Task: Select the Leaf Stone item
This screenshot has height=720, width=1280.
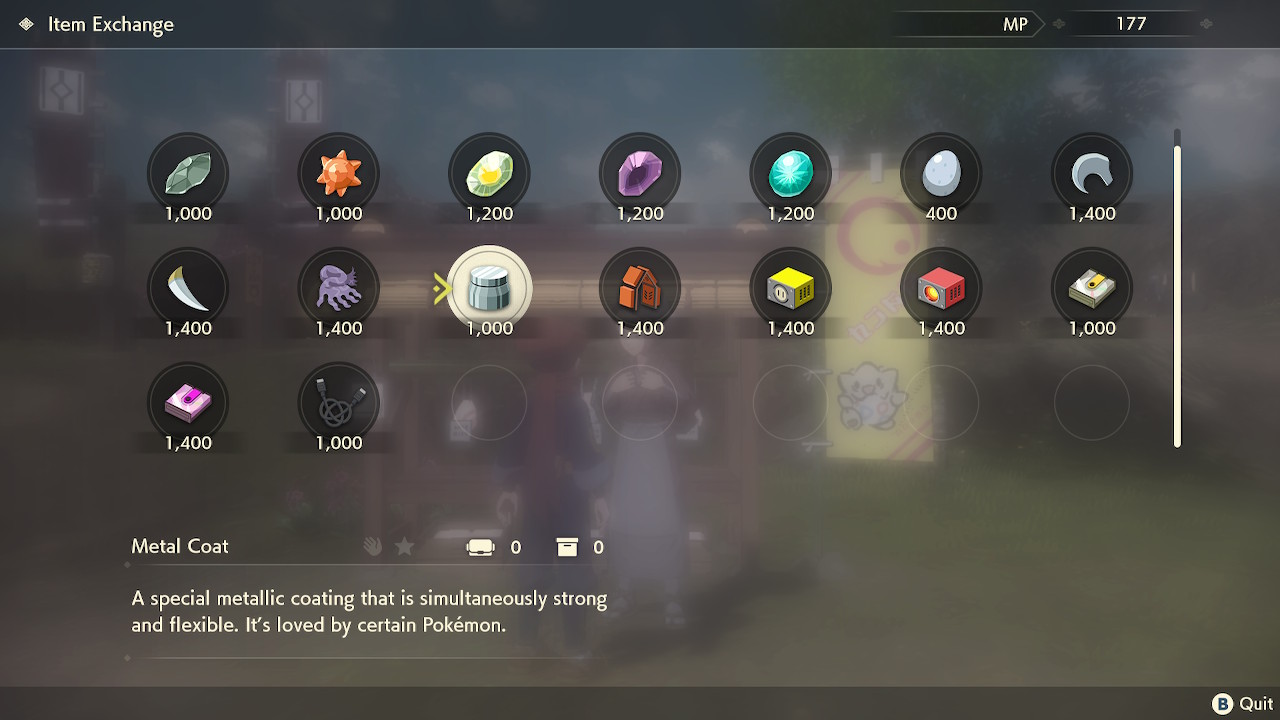Action: click(188, 172)
